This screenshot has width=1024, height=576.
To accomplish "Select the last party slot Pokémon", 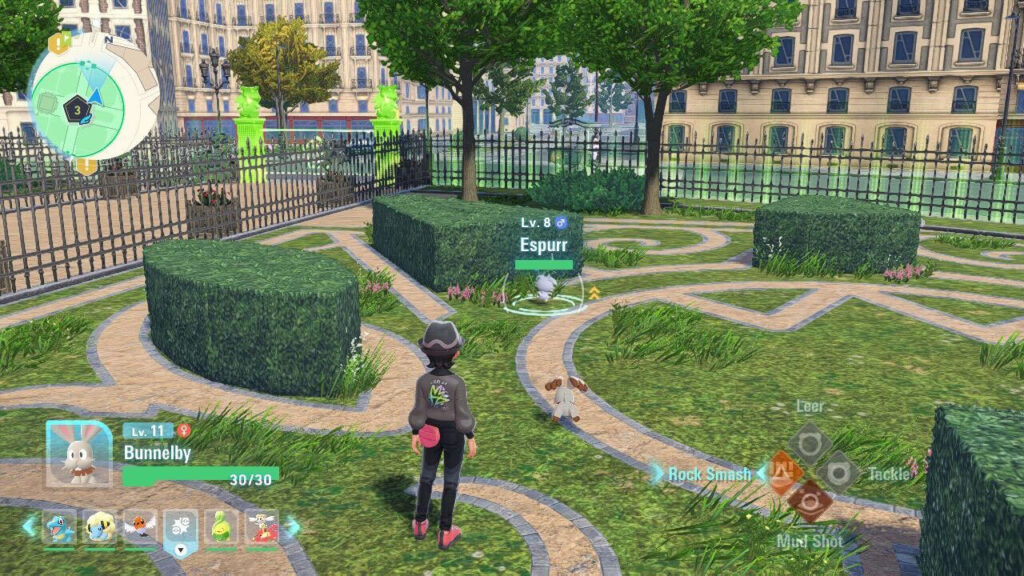I will [261, 525].
